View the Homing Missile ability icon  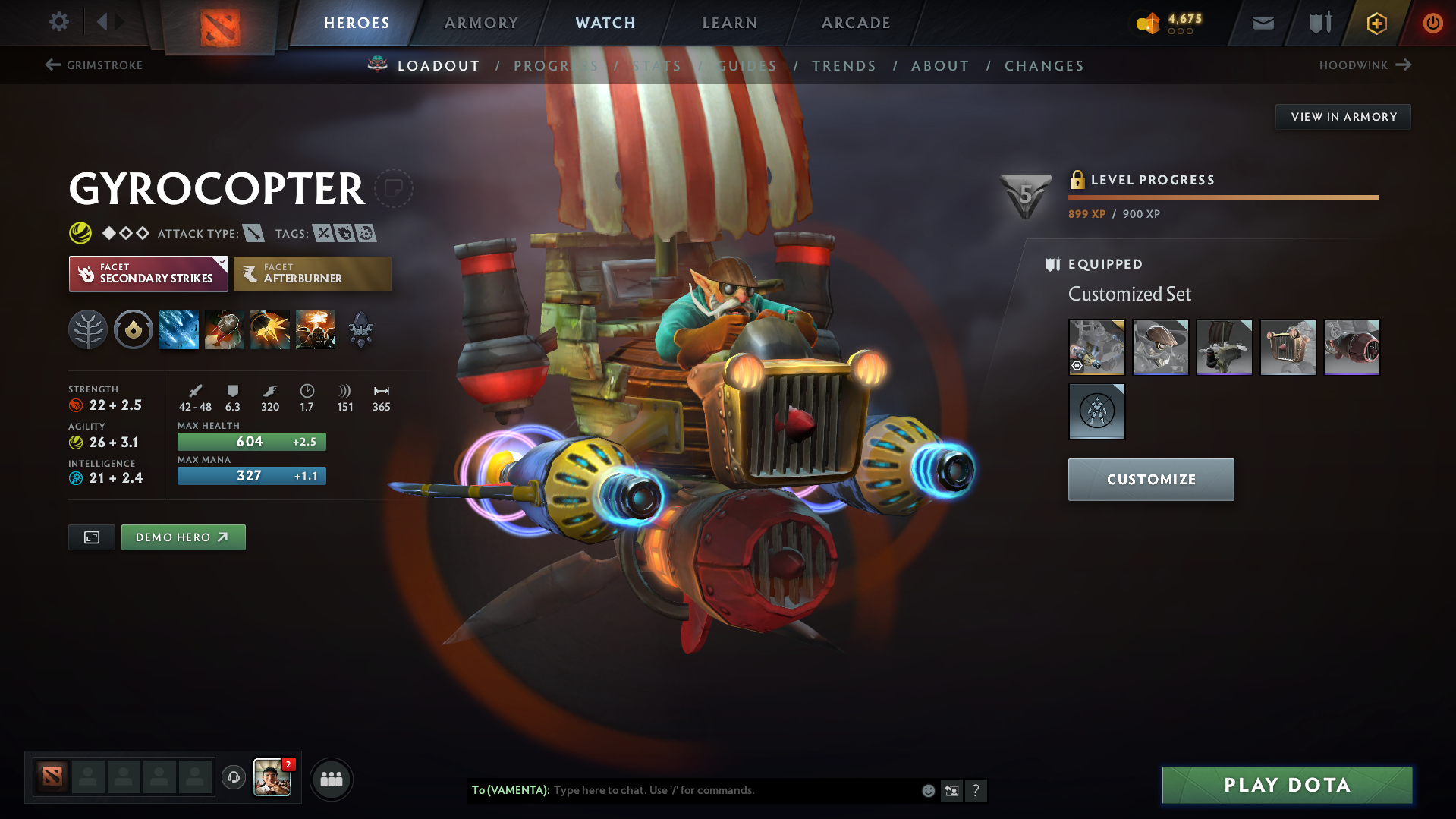tap(224, 329)
